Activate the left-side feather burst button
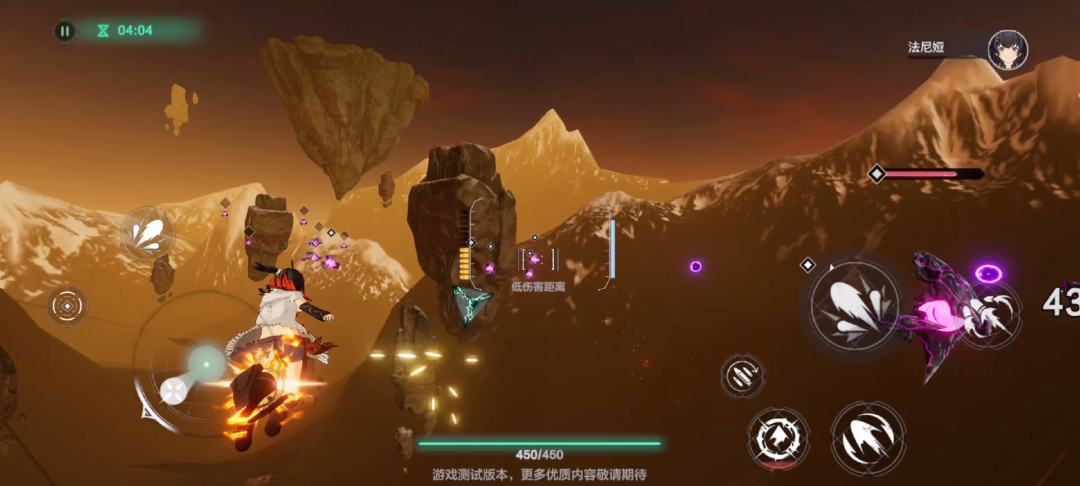Viewport: 1080px width, 486px height. click(x=148, y=234)
